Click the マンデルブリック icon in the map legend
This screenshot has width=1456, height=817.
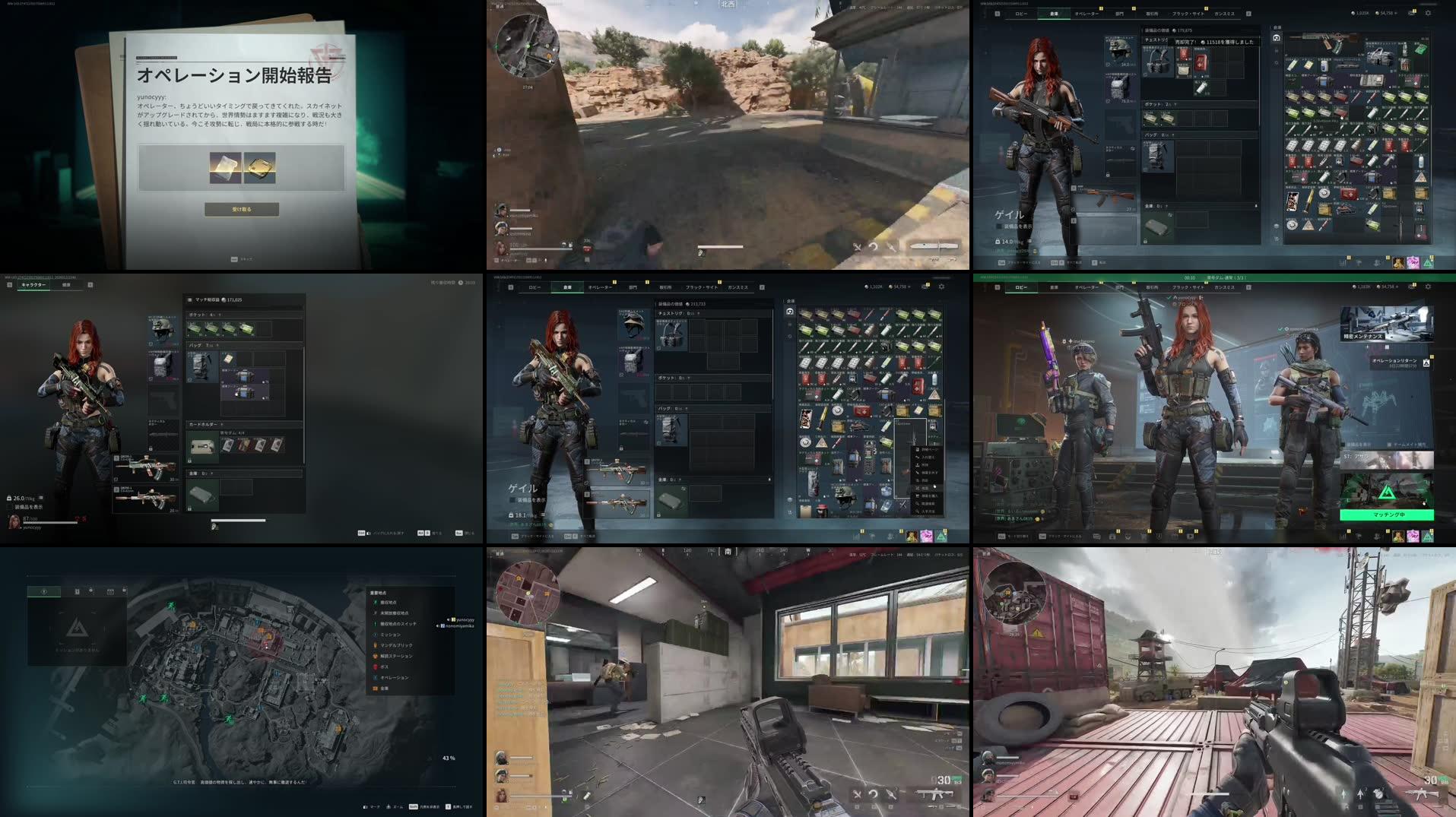pos(375,645)
